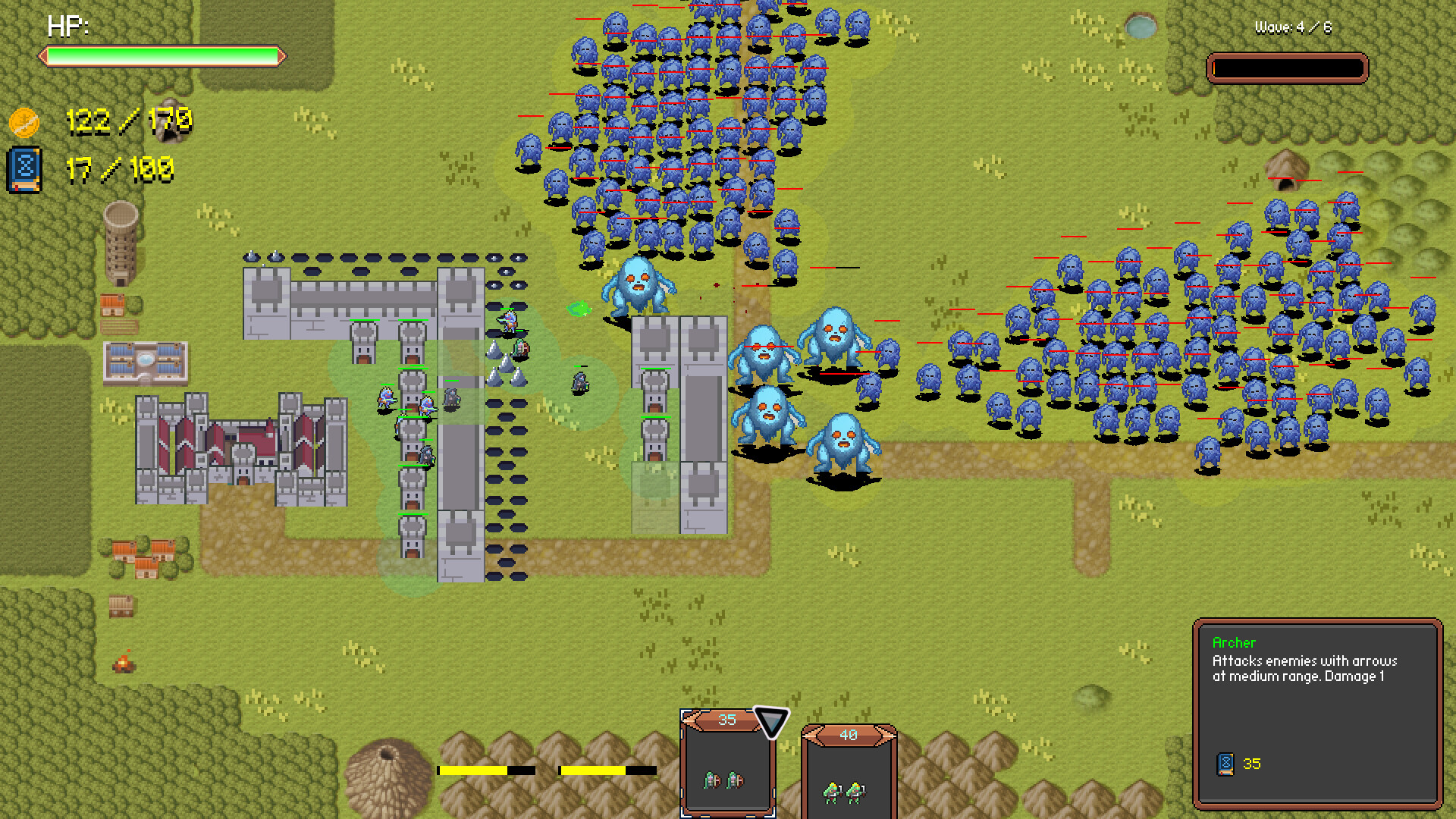Click the green HP bar
Viewport: 1456px width, 819px height.
pyautogui.click(x=162, y=54)
